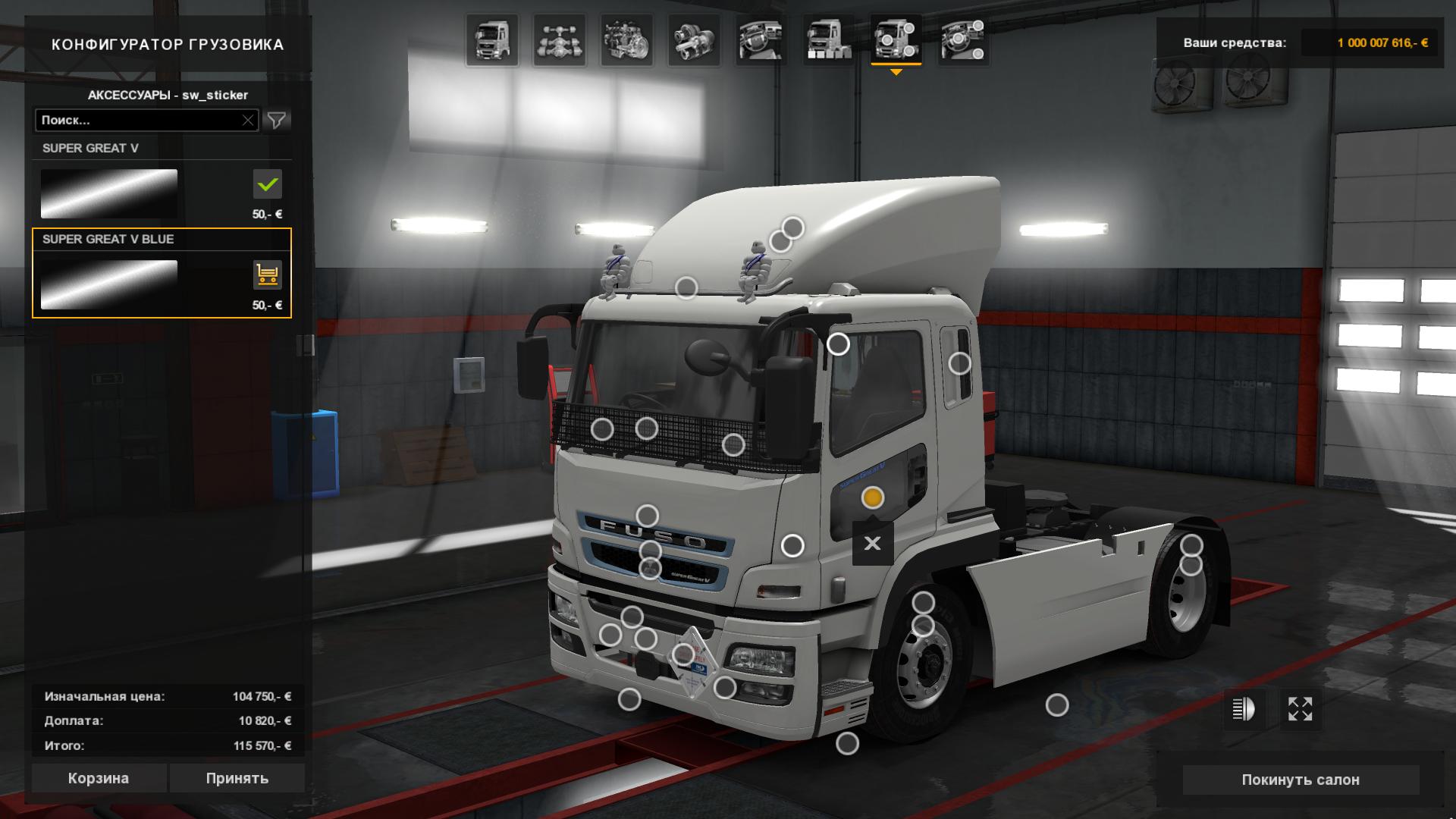This screenshot has width=1456, height=819.
Task: Select the SUPER GREAT V sticker
Action: tap(109, 193)
